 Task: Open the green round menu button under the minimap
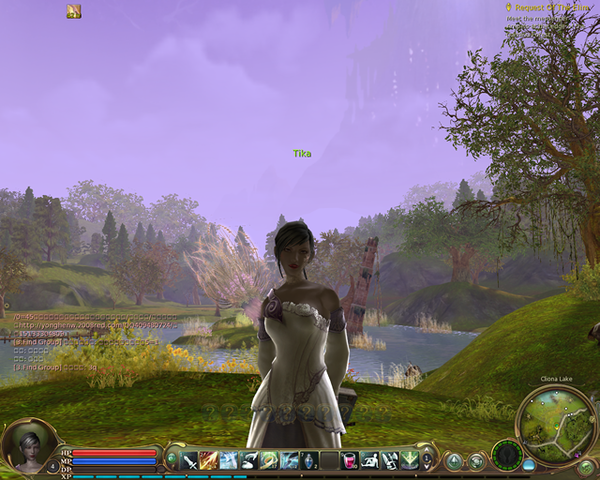tap(586, 466)
